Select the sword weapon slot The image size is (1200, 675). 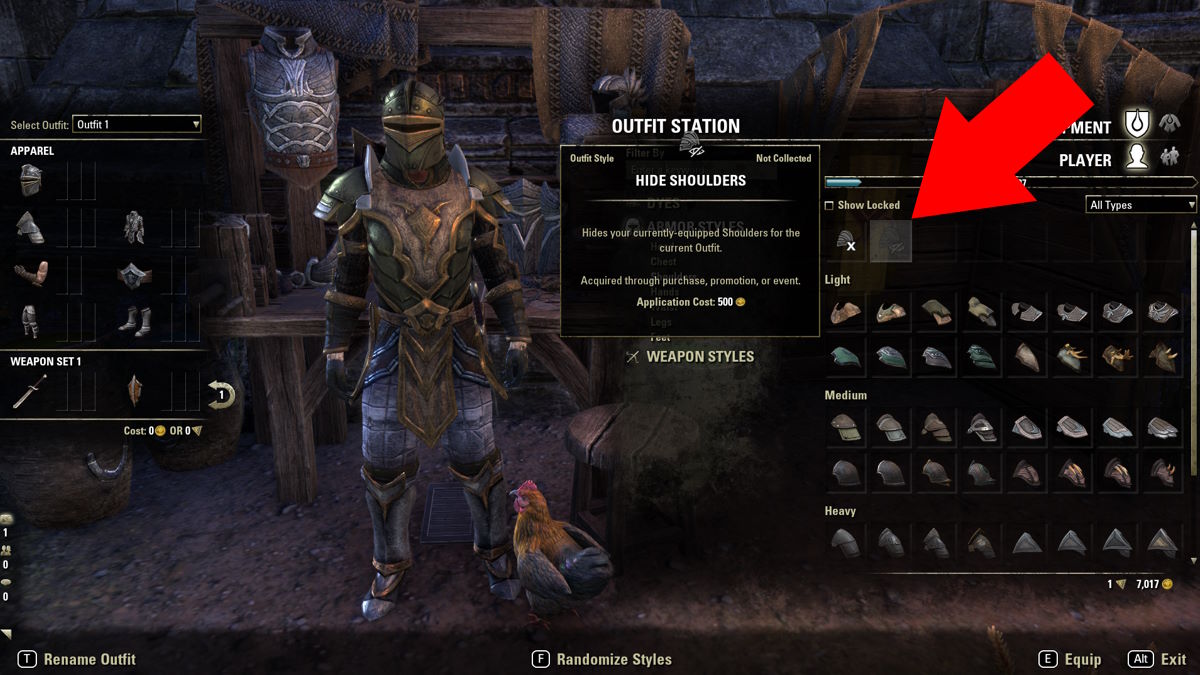point(30,391)
